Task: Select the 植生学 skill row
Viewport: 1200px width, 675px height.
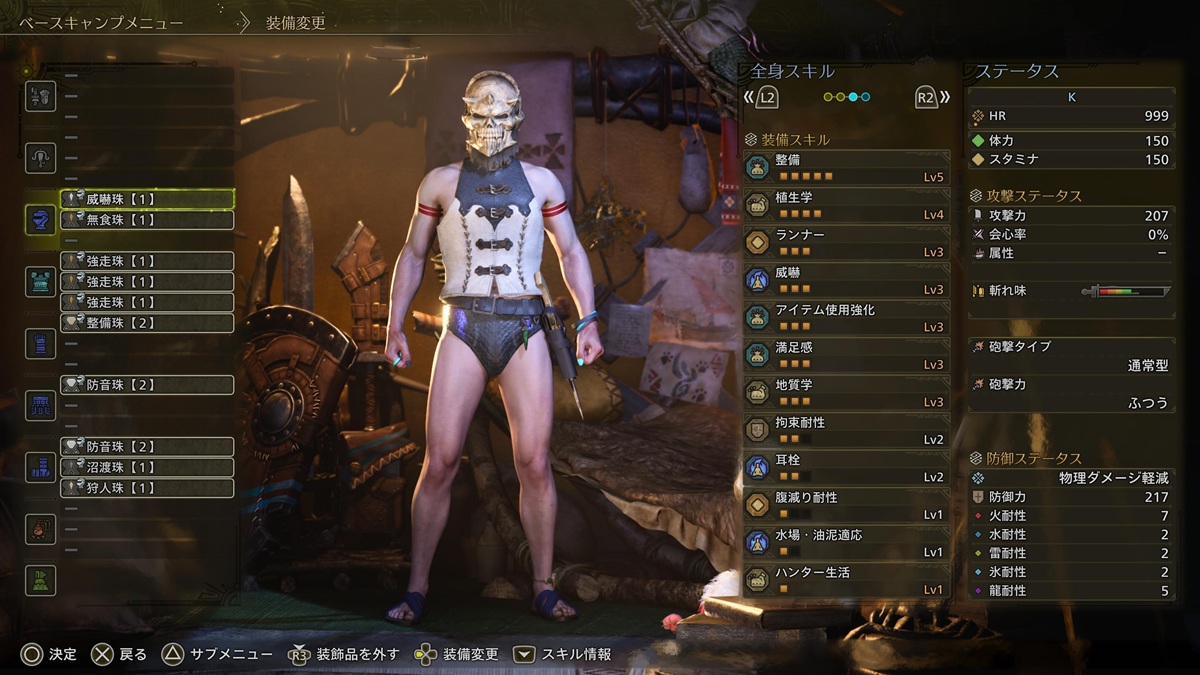Action: click(846, 205)
